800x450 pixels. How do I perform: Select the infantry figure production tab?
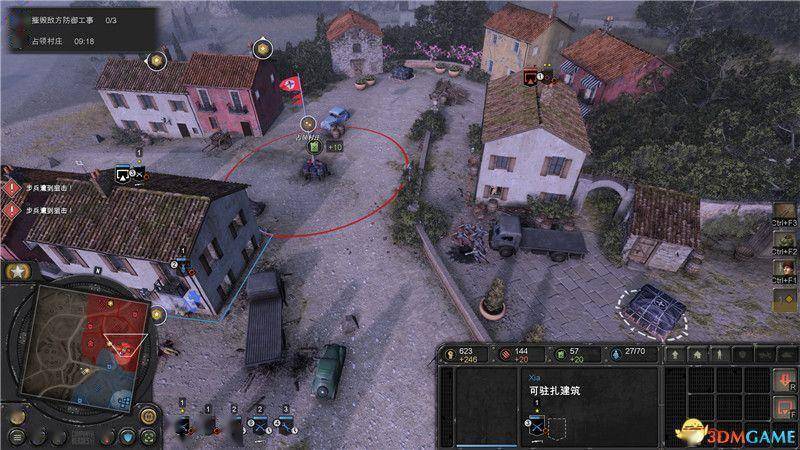point(718,353)
